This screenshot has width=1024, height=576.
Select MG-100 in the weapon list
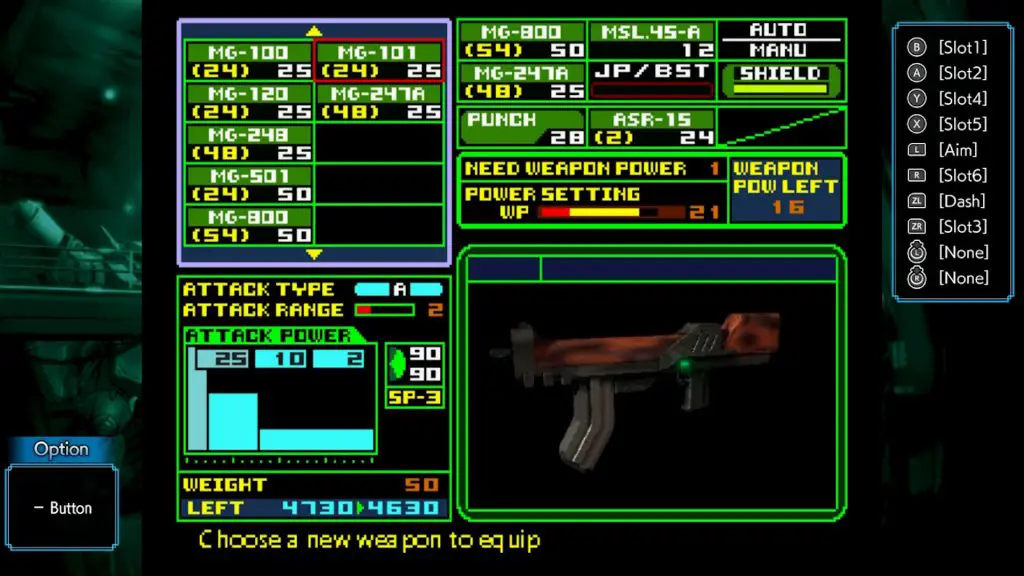coord(249,61)
